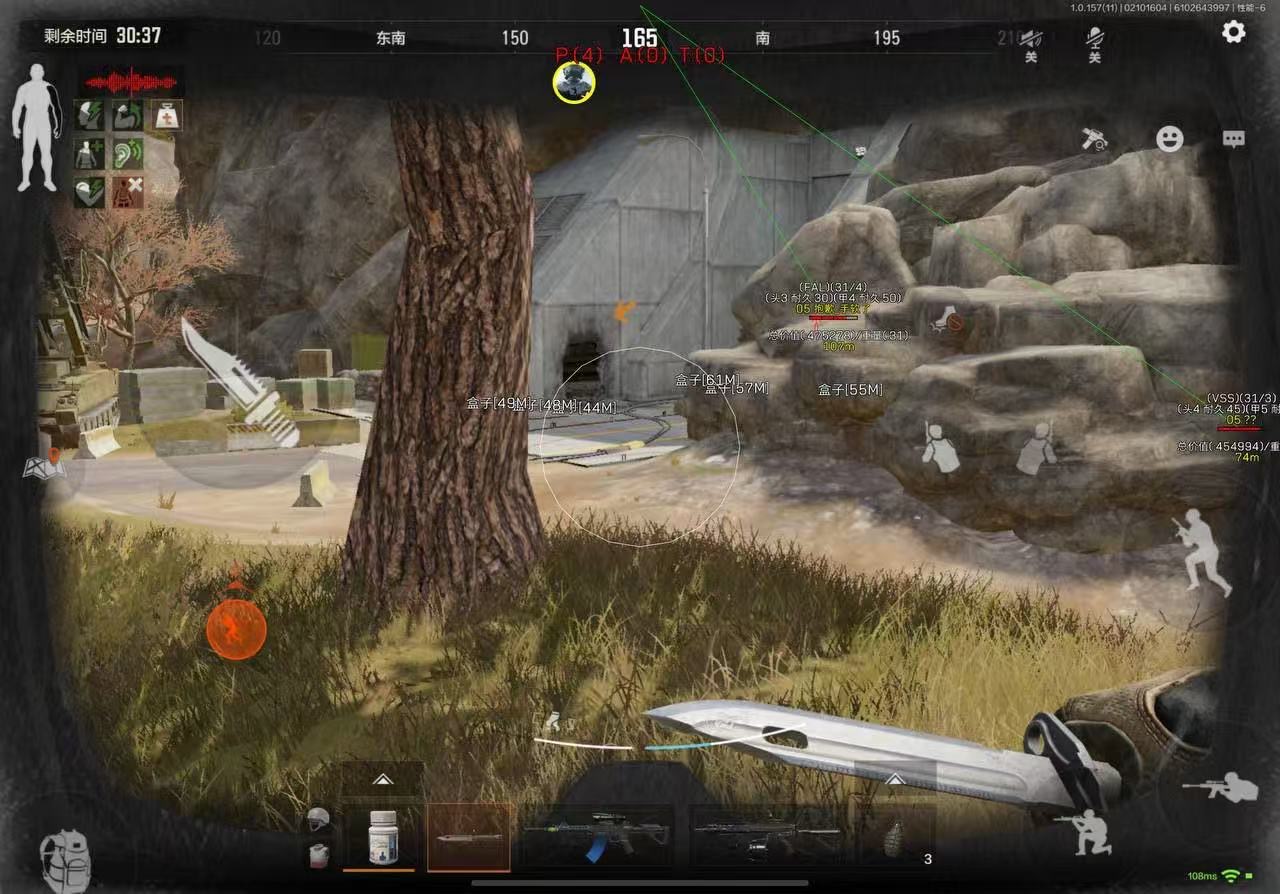Open the backpack inventory
Screen dimensions: 1280x894
coord(64,856)
